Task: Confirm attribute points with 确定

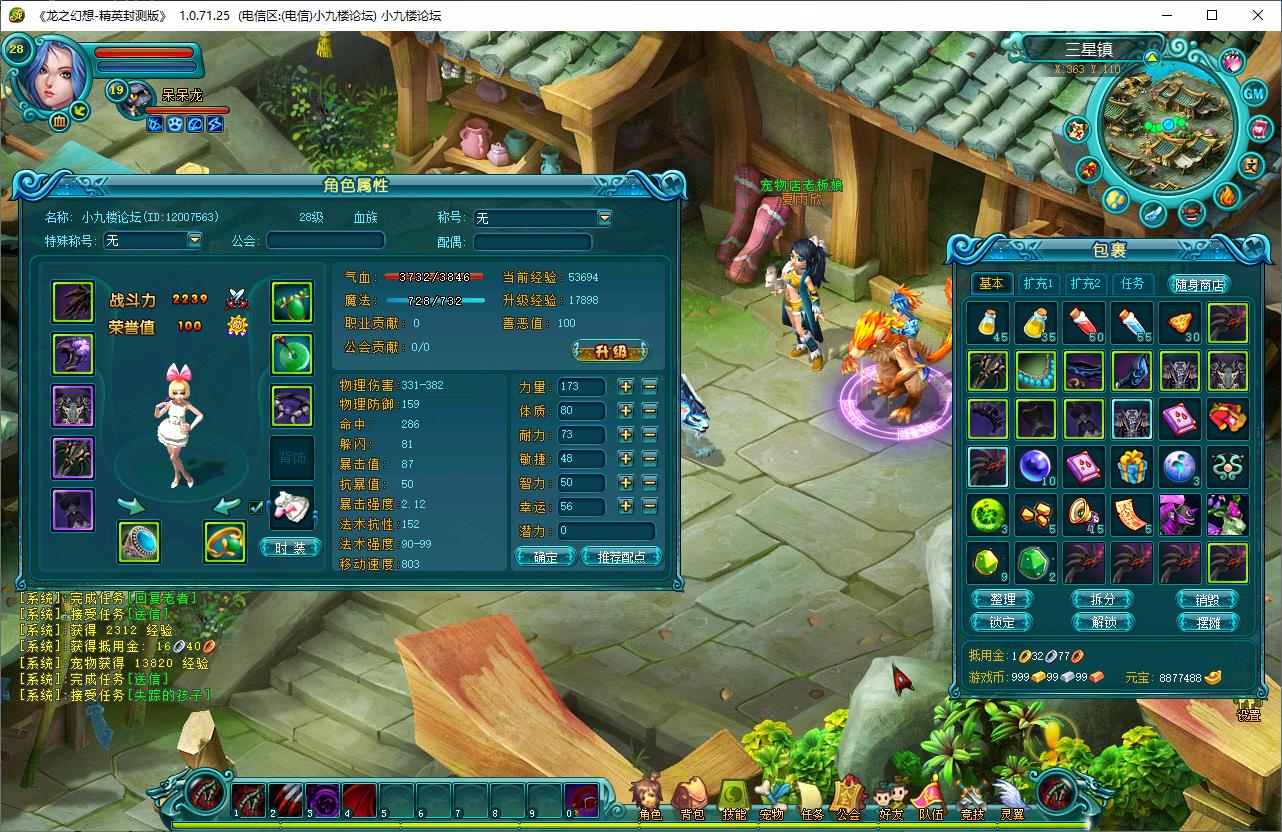Action: pos(545,557)
